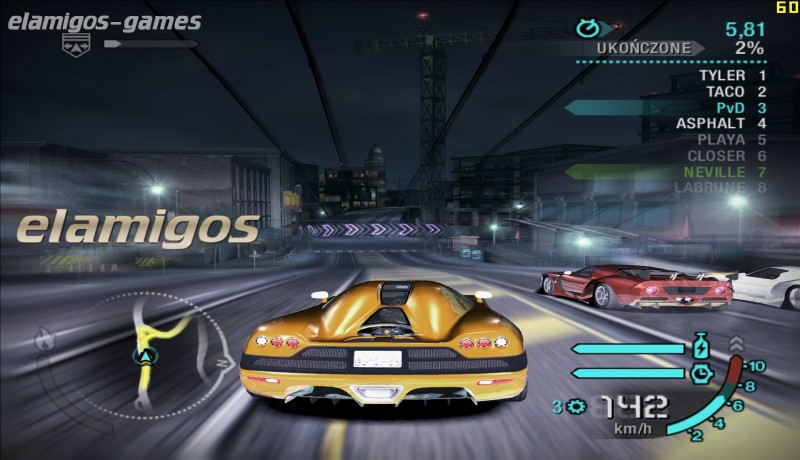Select ASPHALT in the race standings
Screen dimensions: 800x460
pos(707,123)
